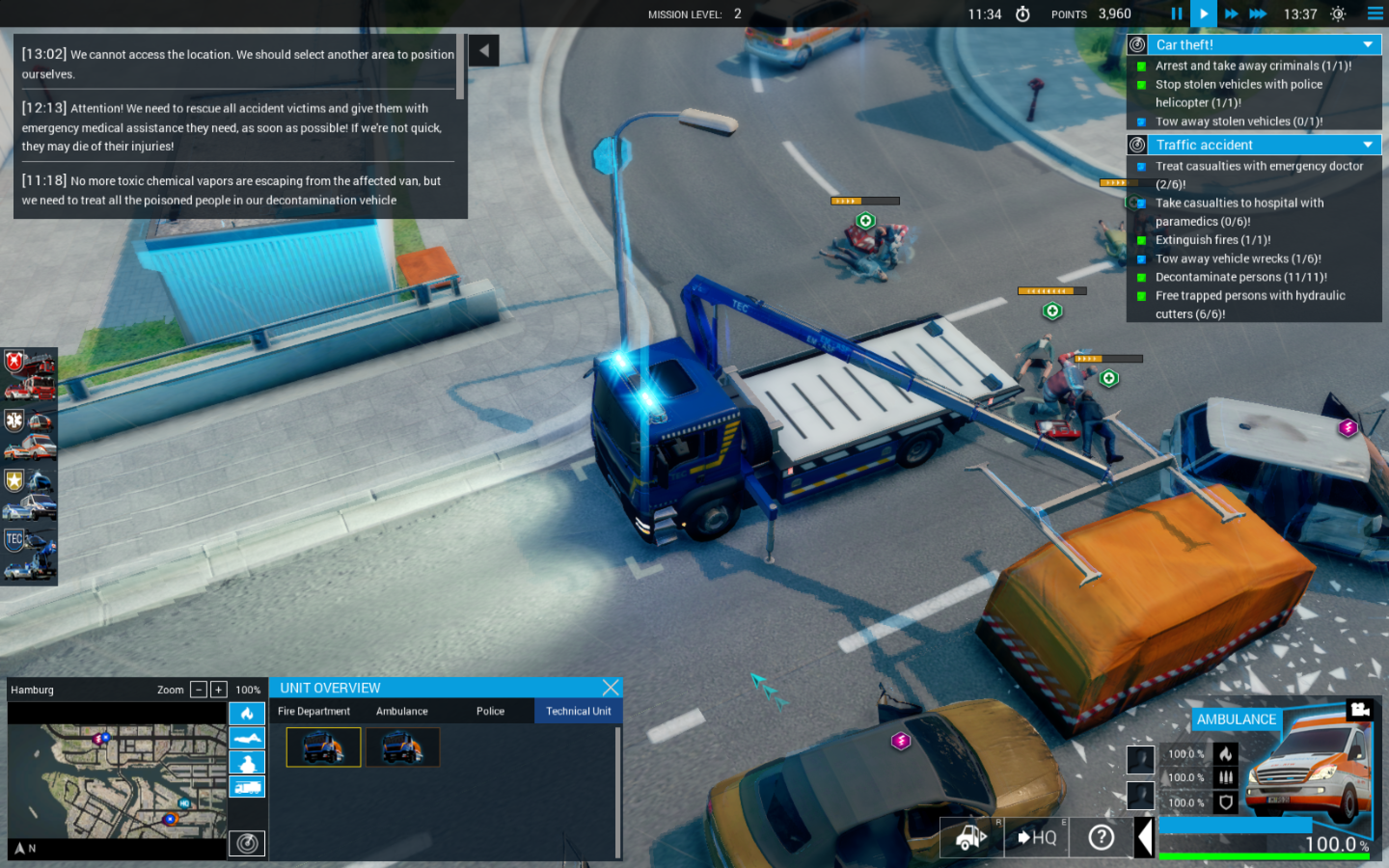Set game speed to normal play

pos(1204,14)
